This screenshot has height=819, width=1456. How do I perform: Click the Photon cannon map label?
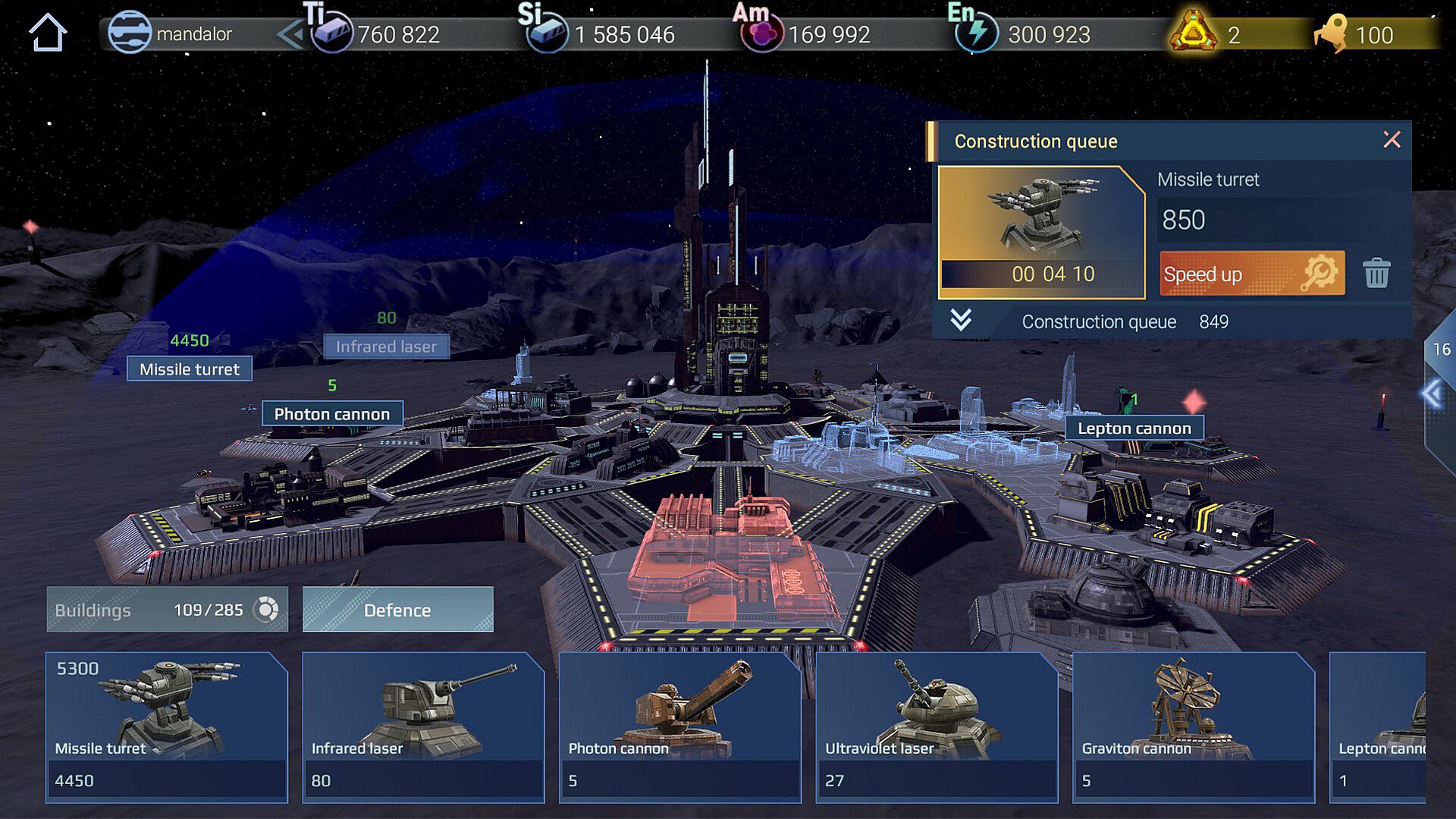pos(332,414)
